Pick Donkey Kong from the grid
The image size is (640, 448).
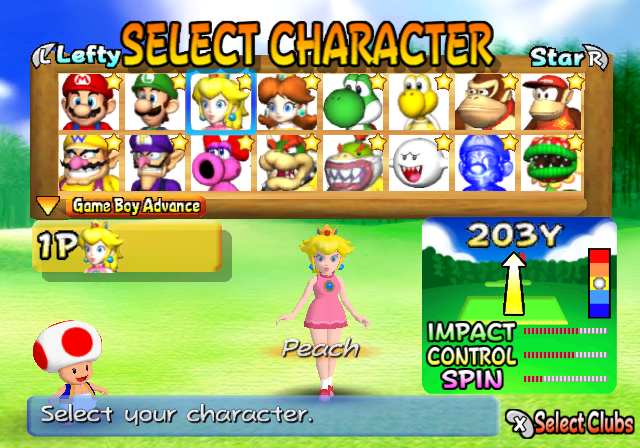coord(485,101)
